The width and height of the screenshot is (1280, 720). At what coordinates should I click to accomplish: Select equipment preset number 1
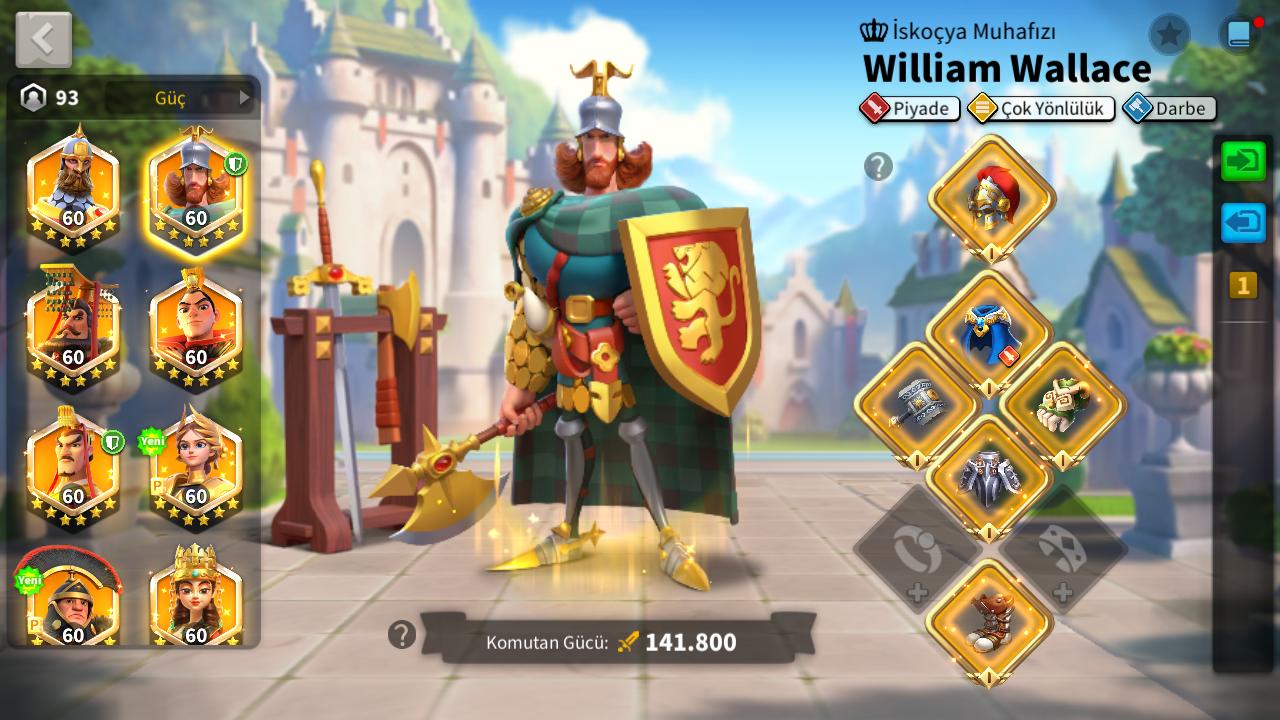coord(1243,286)
